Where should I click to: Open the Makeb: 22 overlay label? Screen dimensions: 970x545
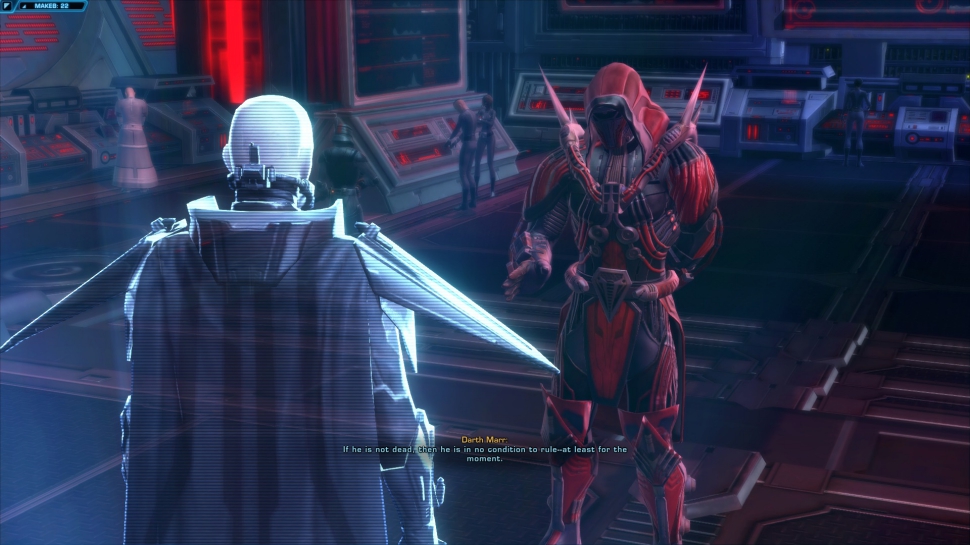tap(51, 6)
